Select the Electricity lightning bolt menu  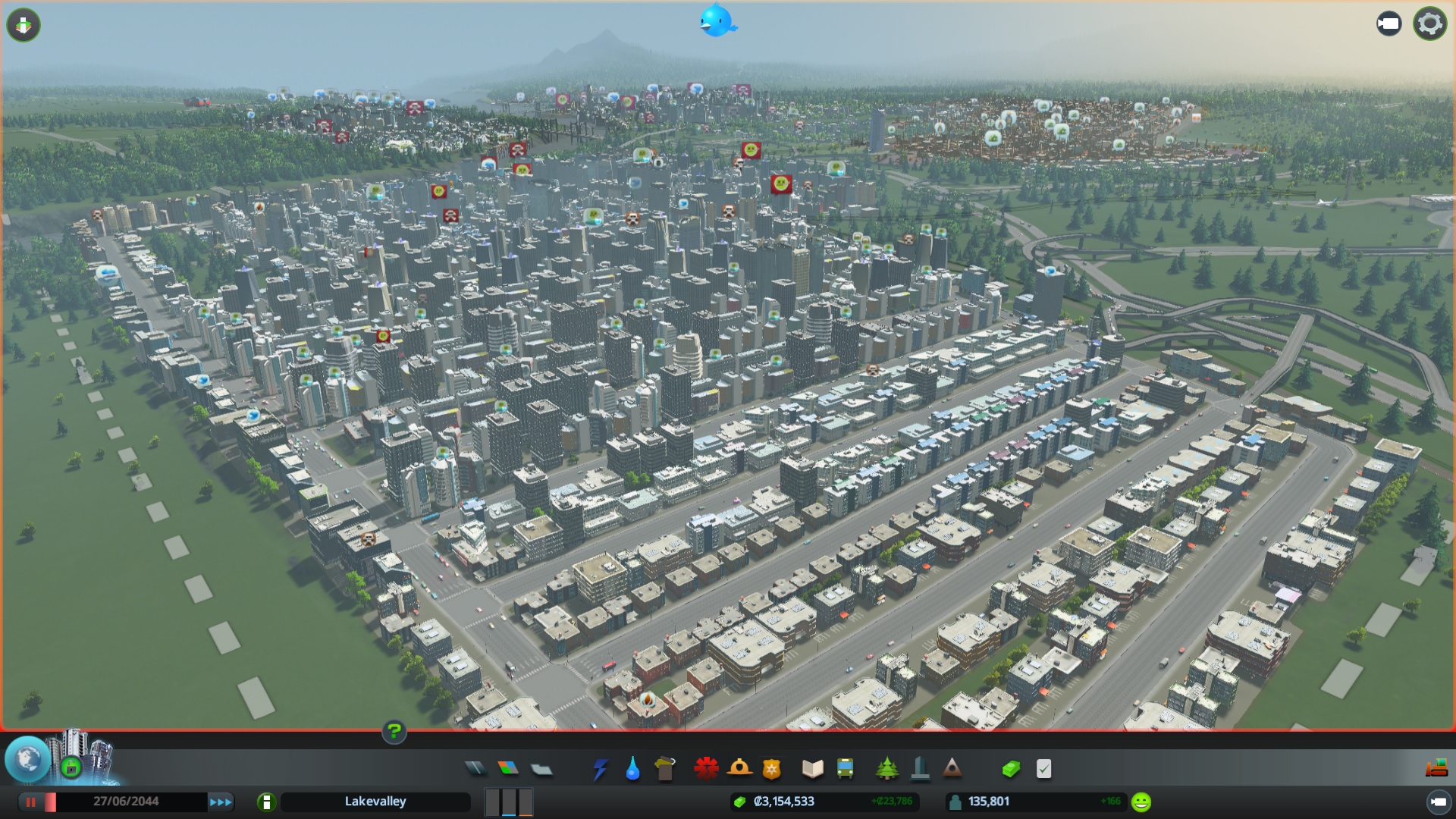[600, 769]
